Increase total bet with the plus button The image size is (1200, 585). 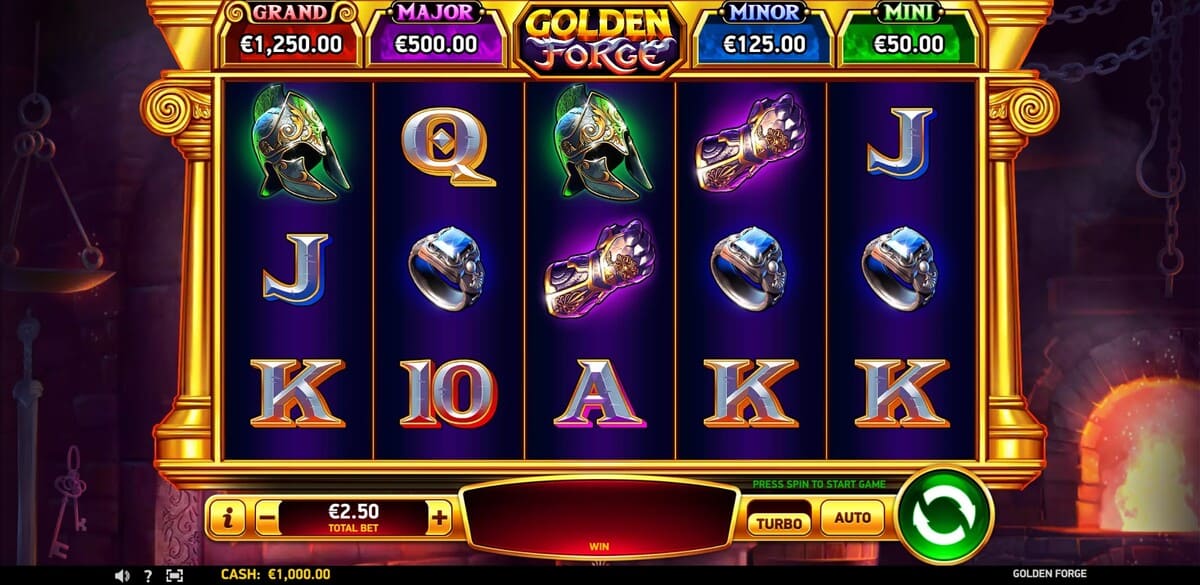pos(440,518)
